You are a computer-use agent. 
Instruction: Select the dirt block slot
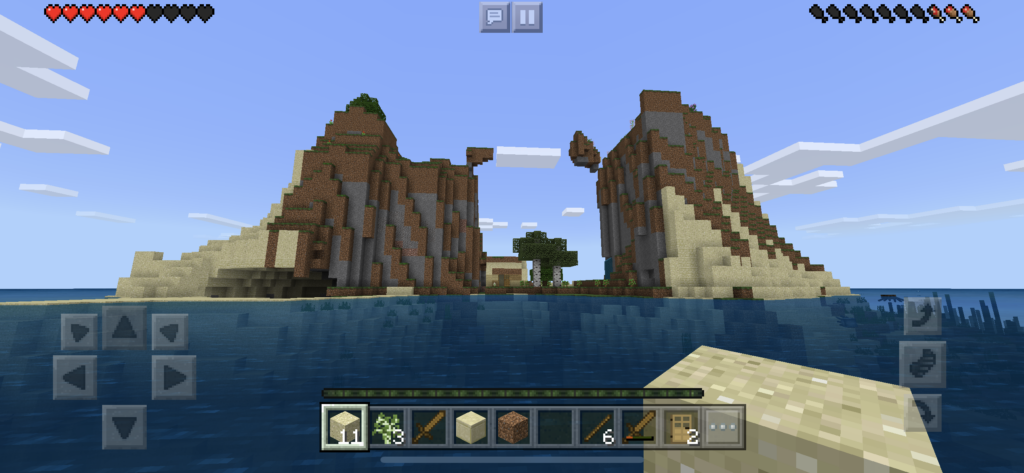pyautogui.click(x=512, y=427)
